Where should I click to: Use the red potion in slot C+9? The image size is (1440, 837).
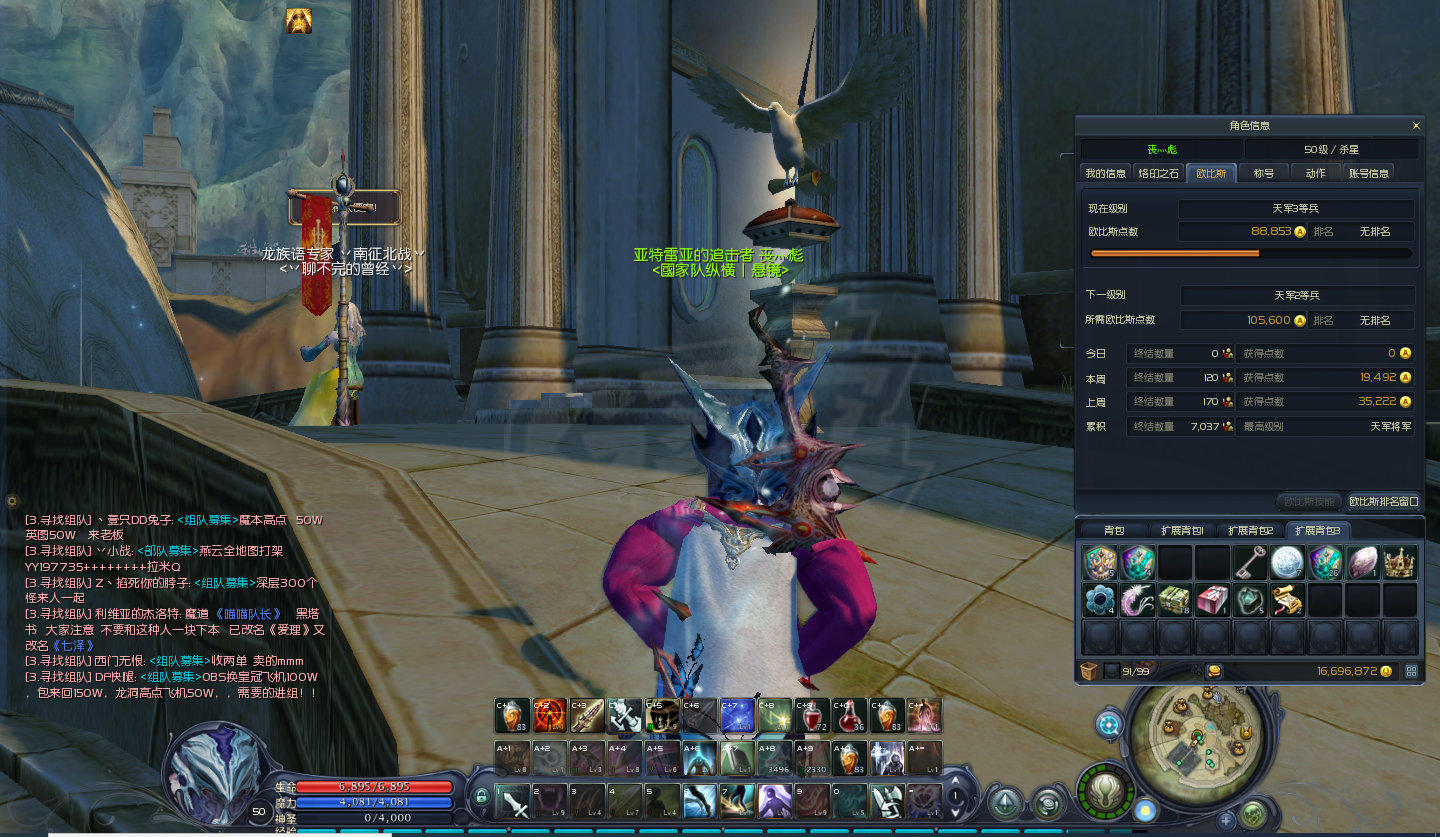point(812,715)
